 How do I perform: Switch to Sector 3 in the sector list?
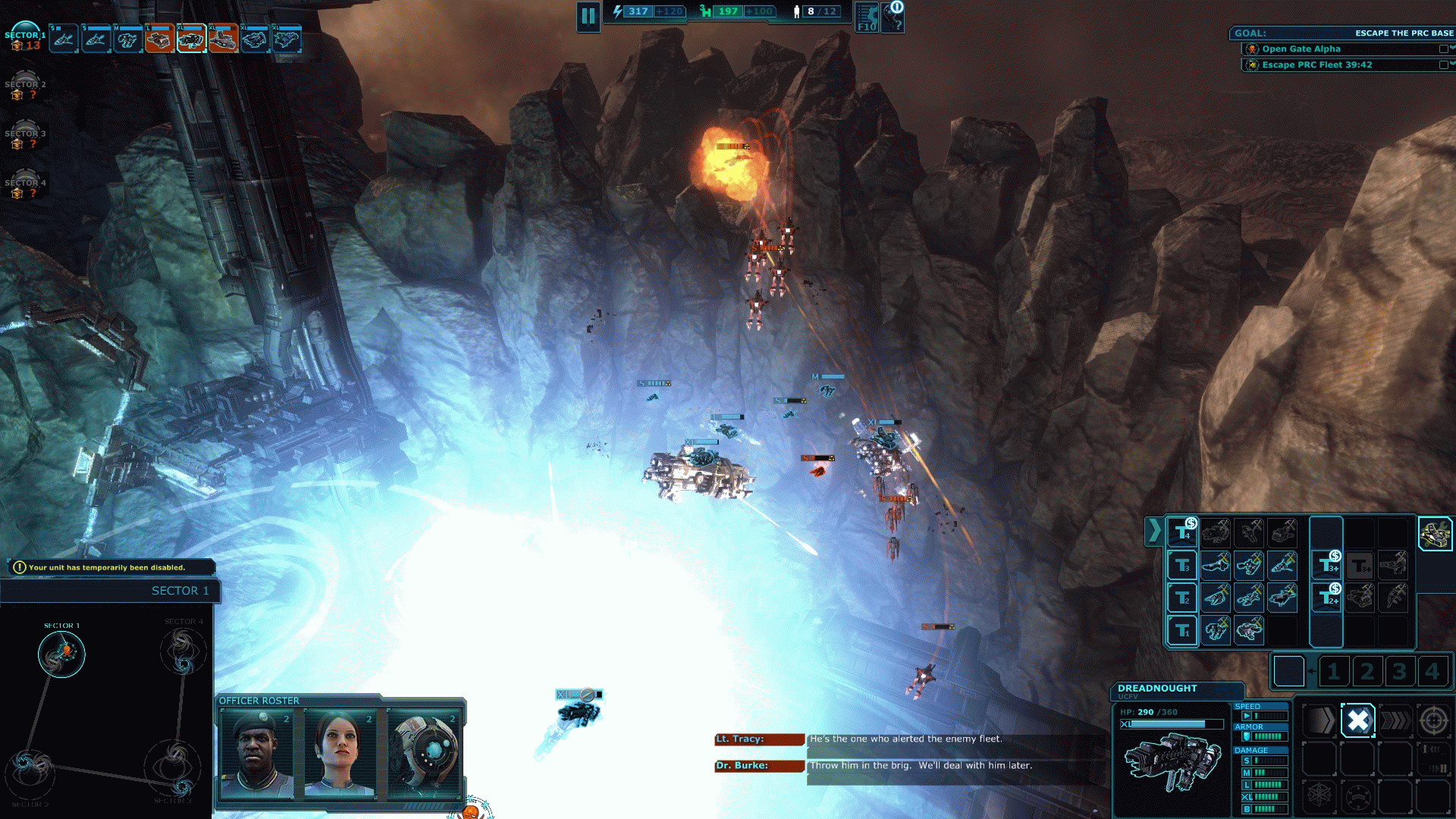(24, 137)
